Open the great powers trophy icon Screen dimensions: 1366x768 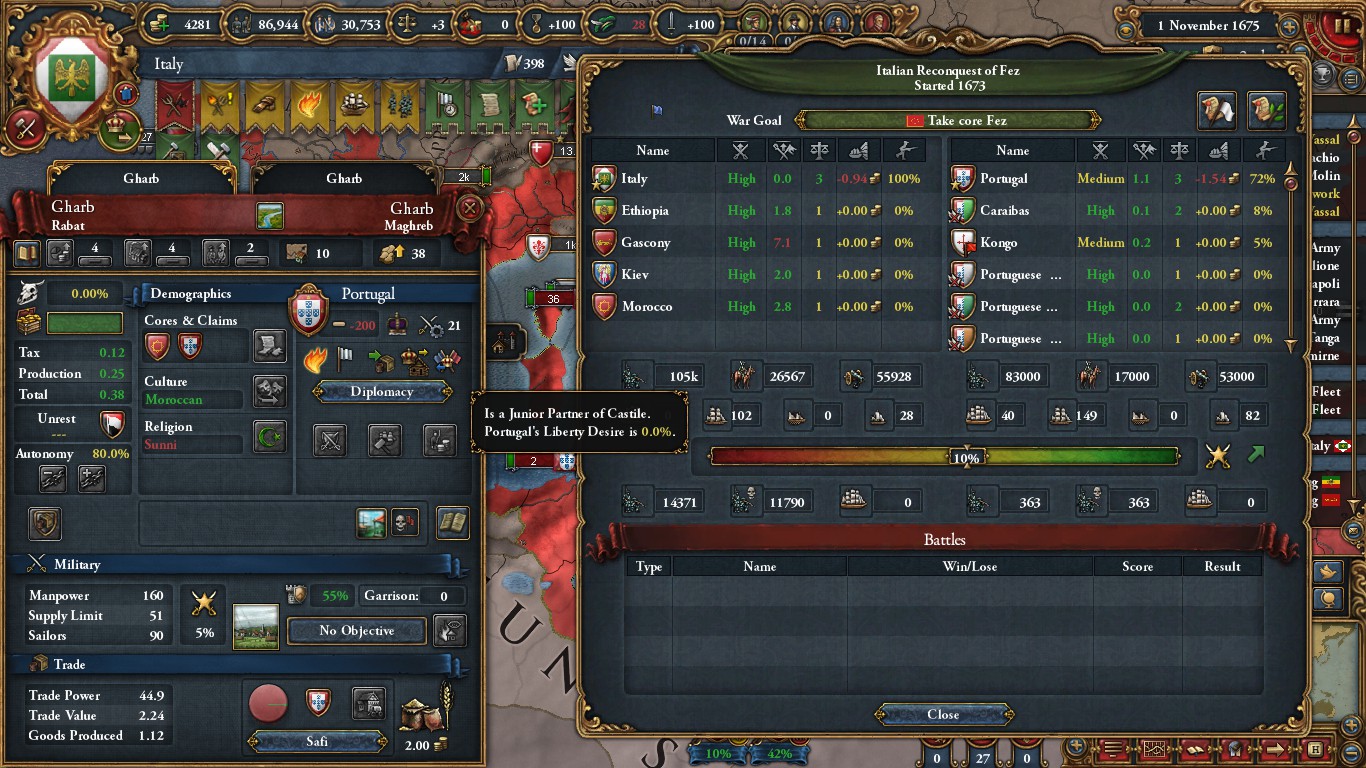[1233, 749]
